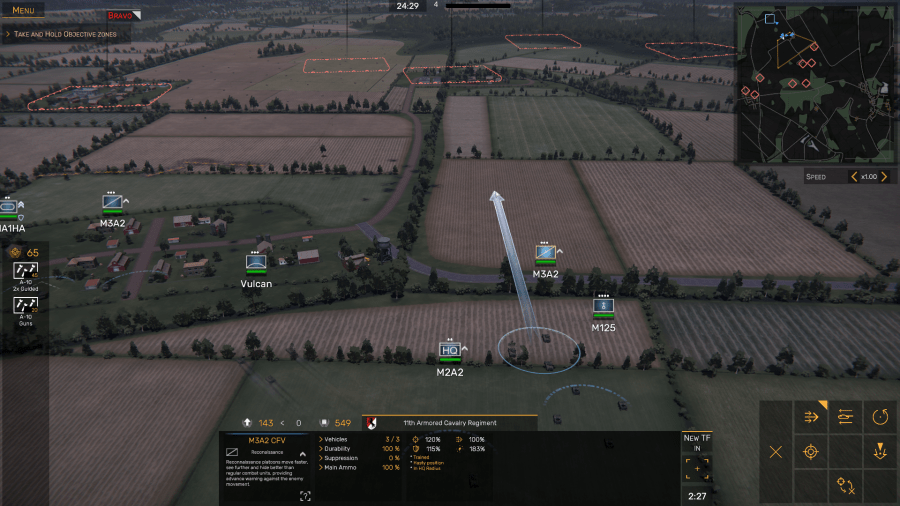Call in the A-10 2x Guided airstrike
The image size is (900, 506).
point(26,272)
